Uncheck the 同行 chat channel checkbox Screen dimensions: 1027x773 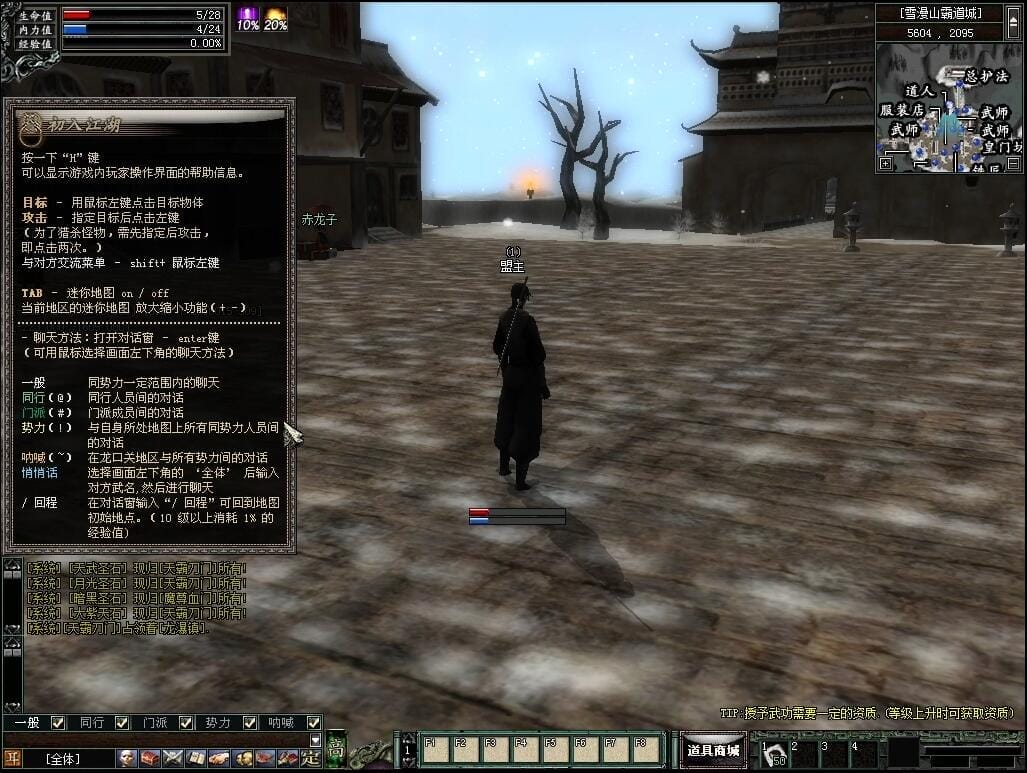pos(122,722)
